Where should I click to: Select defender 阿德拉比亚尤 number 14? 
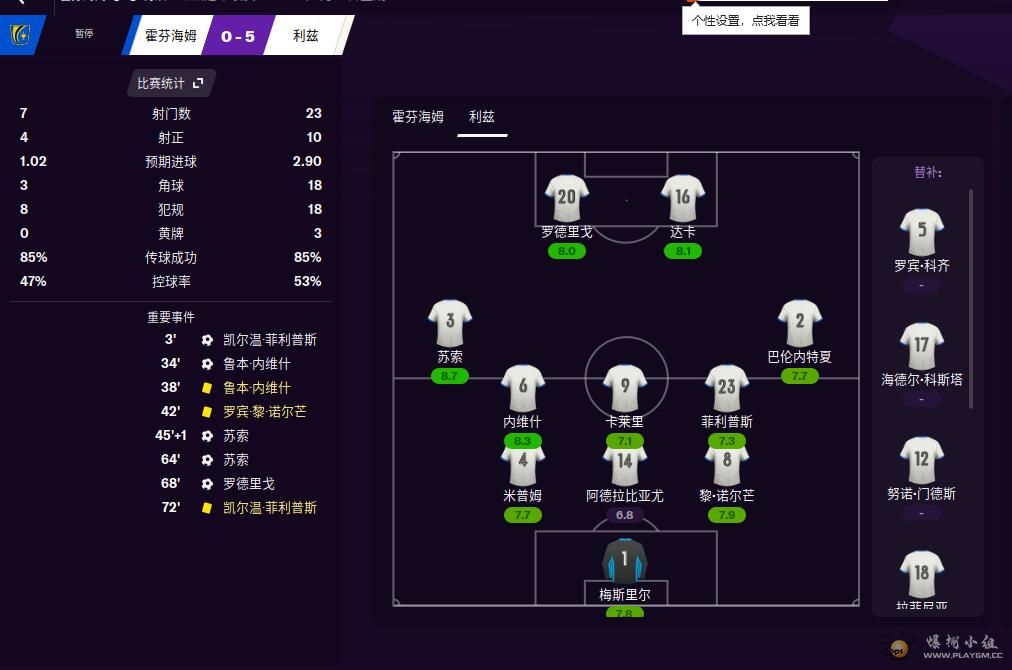pos(625,462)
